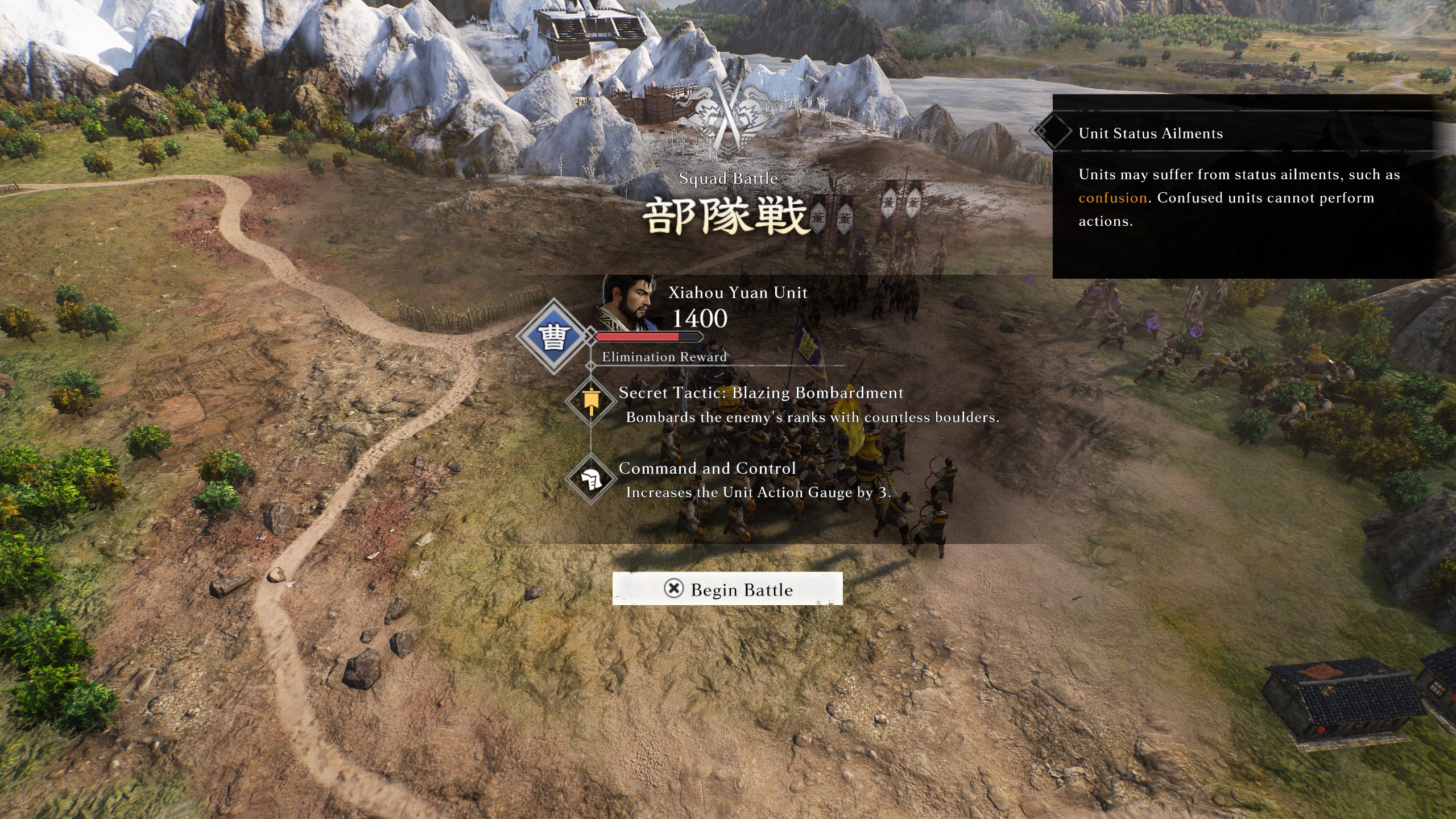Choose the Secret Tactic: Blazing Bombardment reward
The height and width of the screenshot is (819, 1456).
(760, 393)
